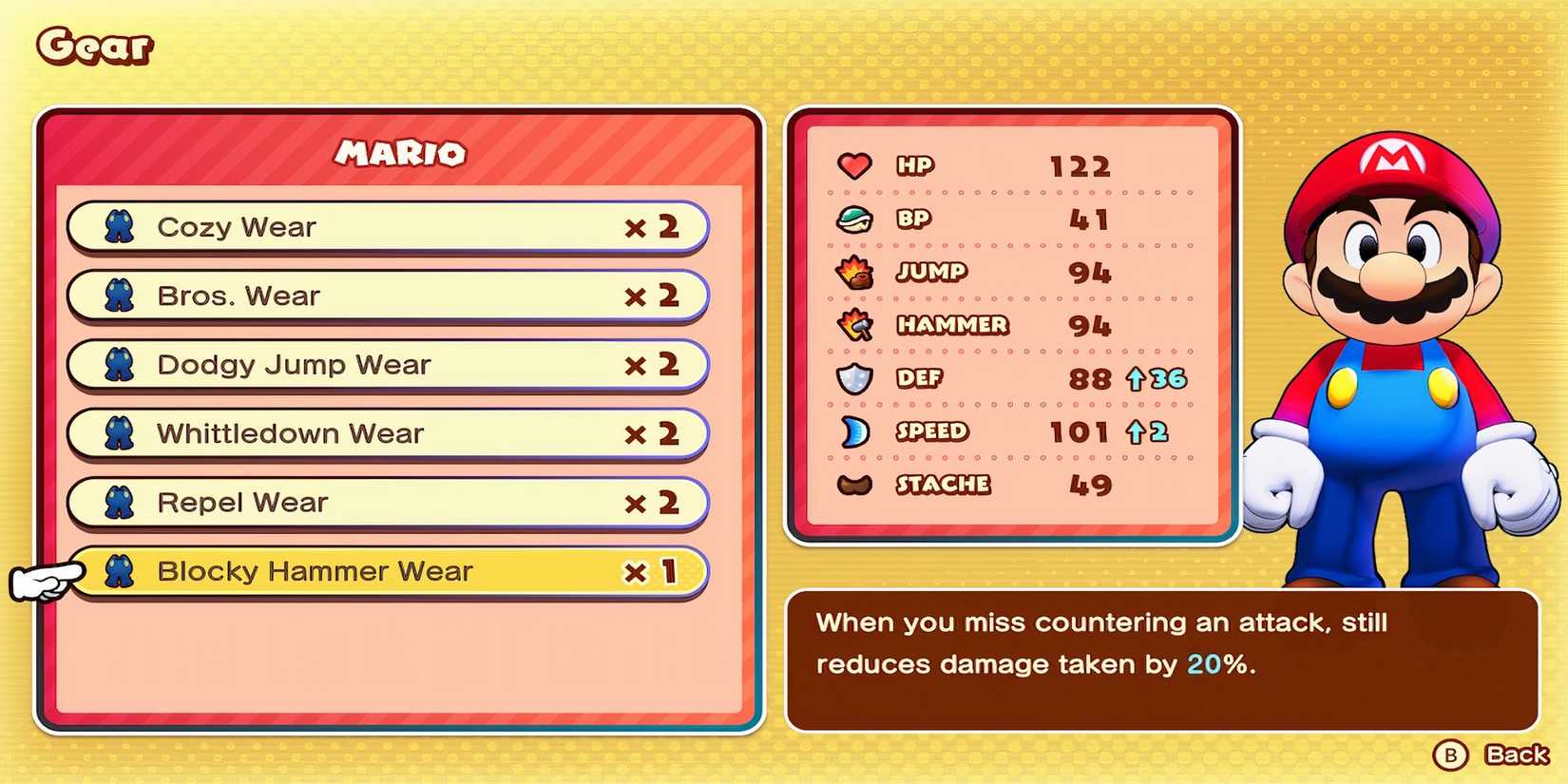Select the green shell BP icon

(853, 218)
